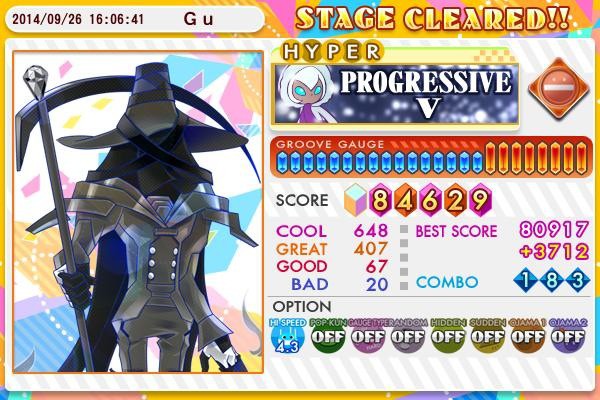This screenshot has width=600, height=400.
Task: Toggle the Pop-Kun option
Action: 328,338
